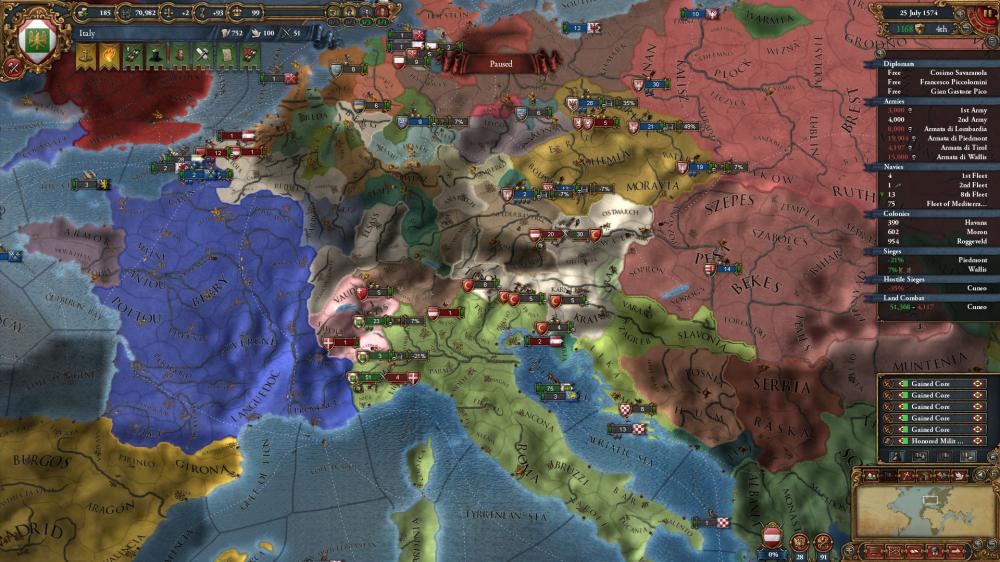Open the Austria war shield
Viewport: 1000px width, 562px height.
tap(772, 536)
